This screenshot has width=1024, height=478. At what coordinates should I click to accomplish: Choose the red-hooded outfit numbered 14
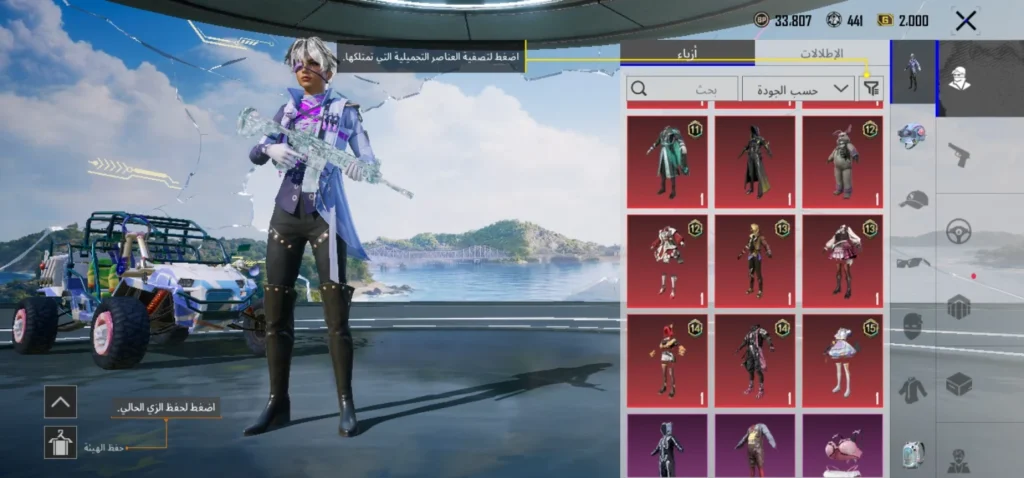667,360
